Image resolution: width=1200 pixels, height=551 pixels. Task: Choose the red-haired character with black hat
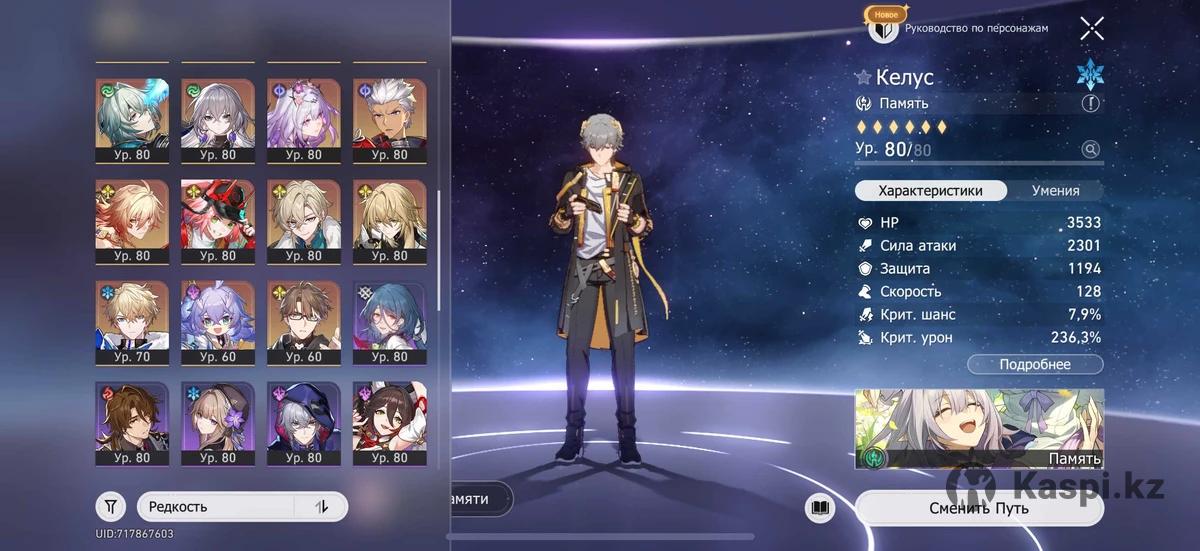[x=217, y=220]
